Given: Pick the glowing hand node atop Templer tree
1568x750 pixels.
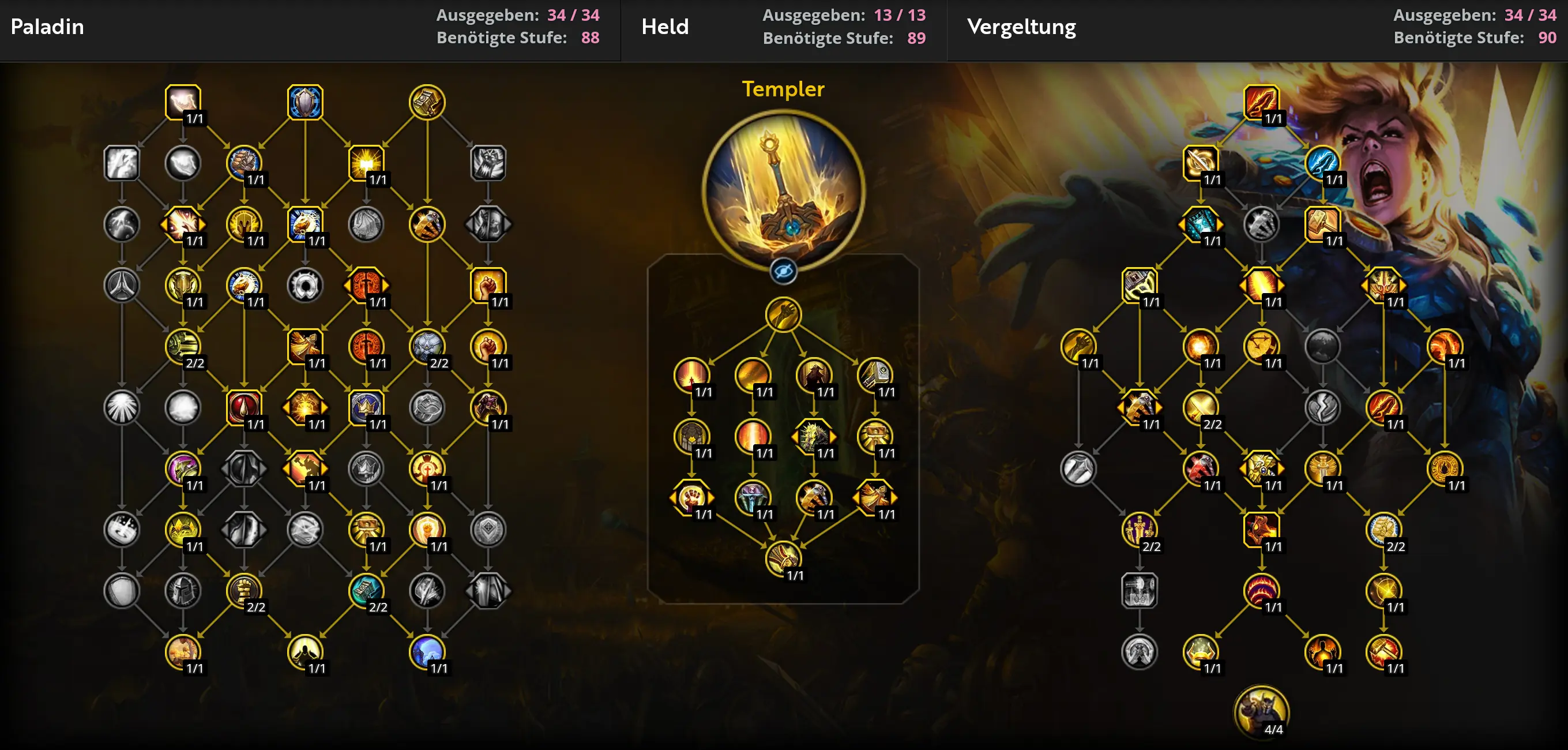Looking at the screenshot, I should pyautogui.click(x=783, y=314).
